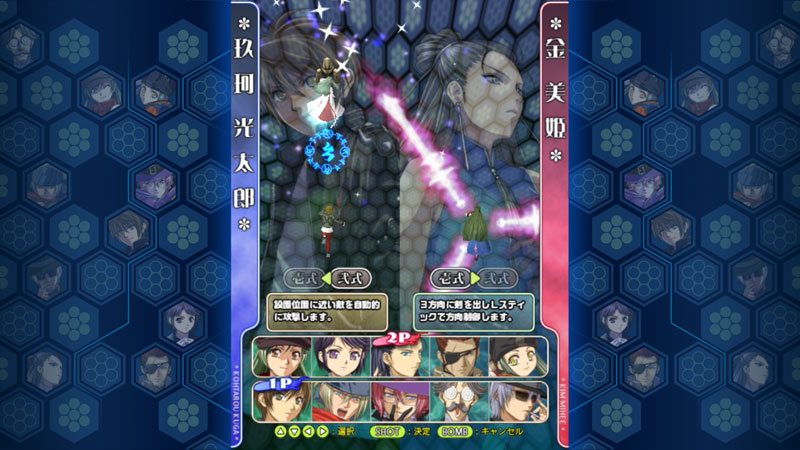Pick the blond man in blue cap

click(338, 401)
